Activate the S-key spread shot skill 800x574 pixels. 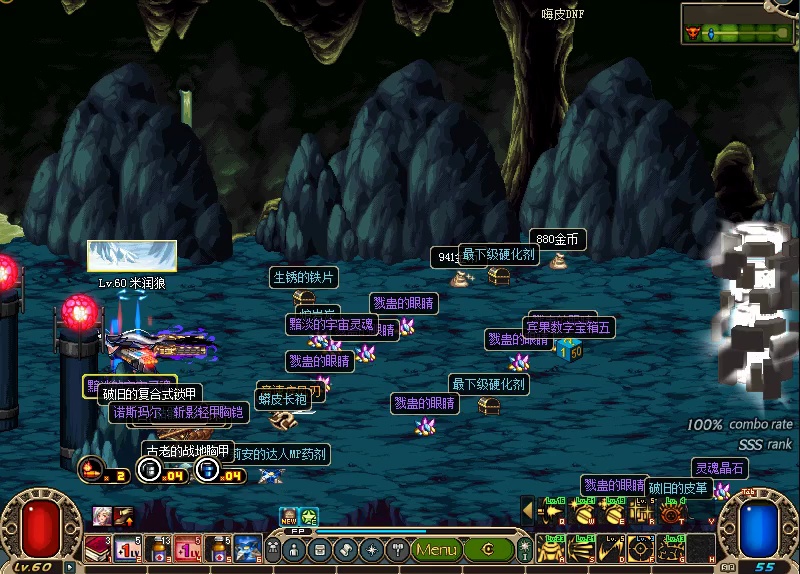tap(581, 548)
